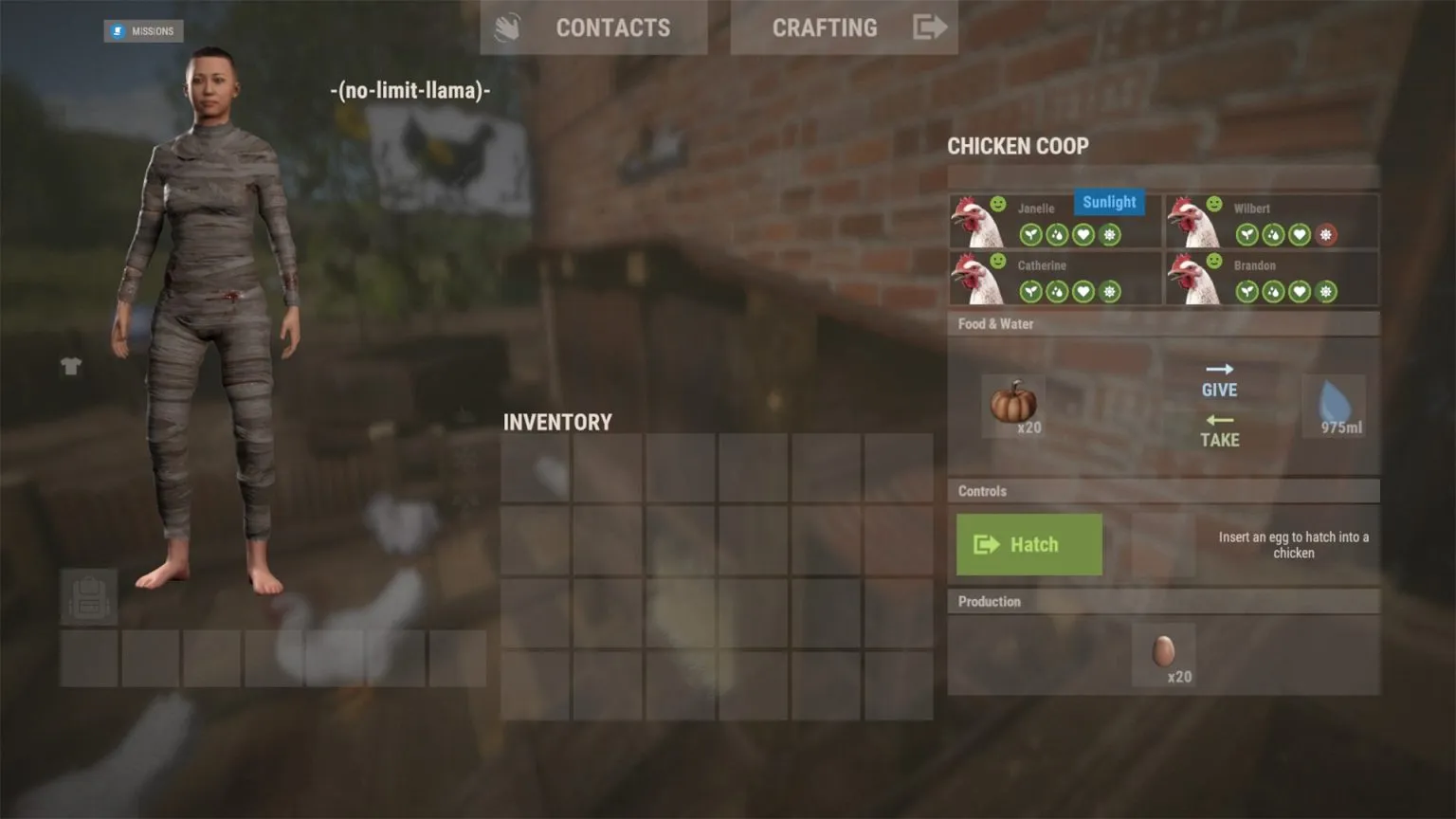Click the exit arrow beside Crafting
Viewport: 1456px width, 819px height.
930,27
